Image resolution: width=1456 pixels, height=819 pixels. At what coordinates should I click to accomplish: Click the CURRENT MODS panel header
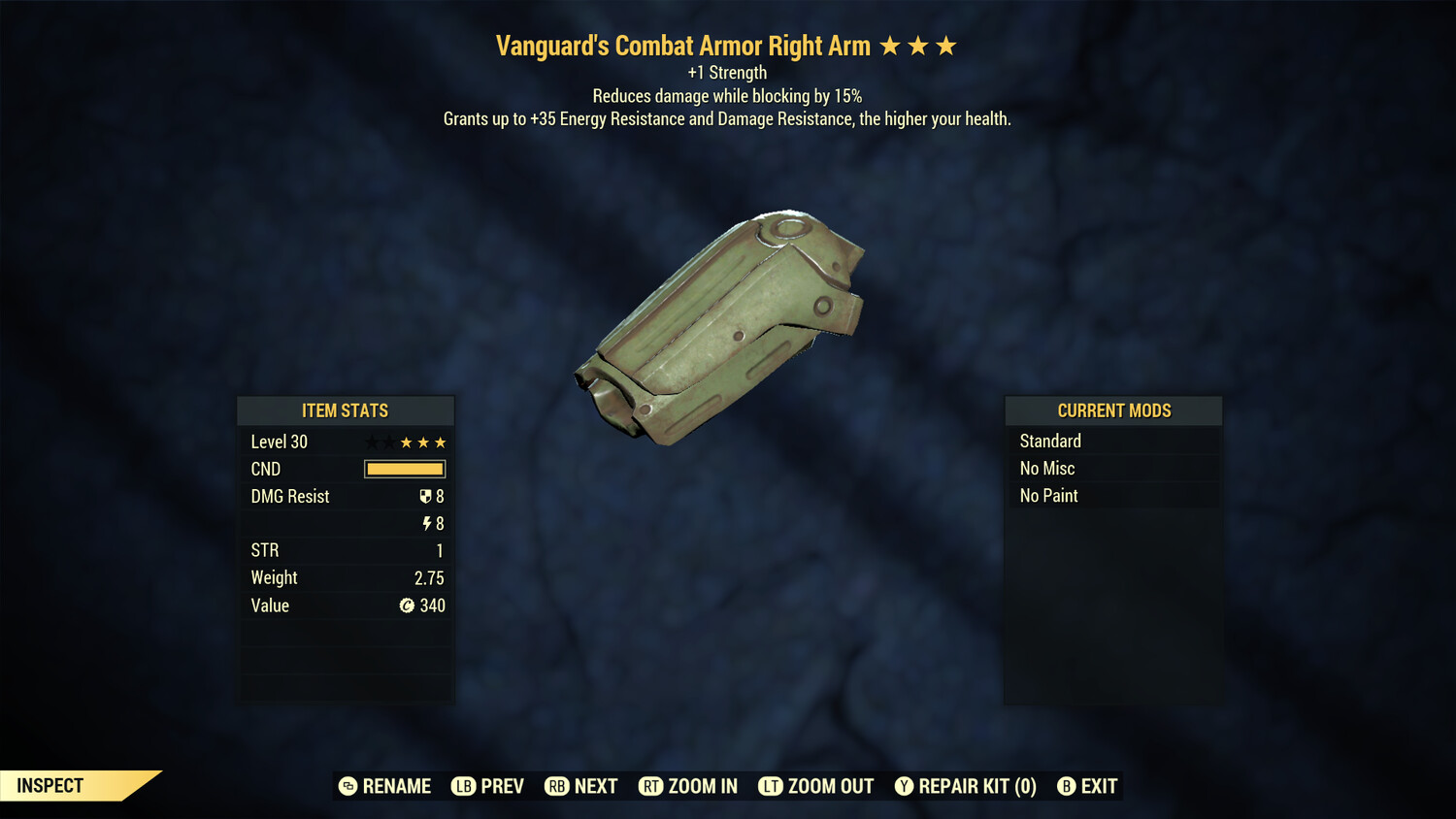(1112, 410)
